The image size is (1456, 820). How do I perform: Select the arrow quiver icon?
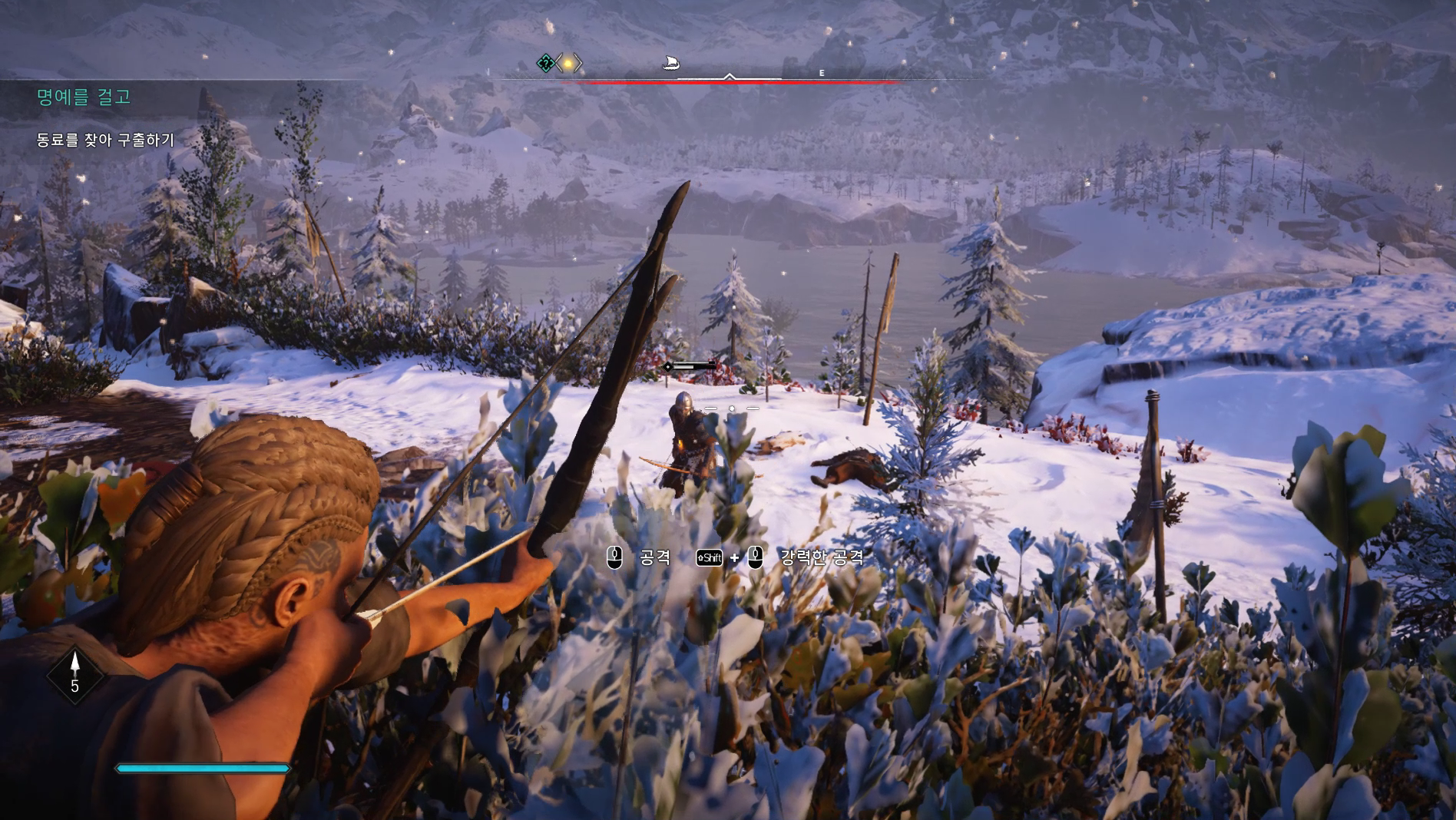(75, 673)
